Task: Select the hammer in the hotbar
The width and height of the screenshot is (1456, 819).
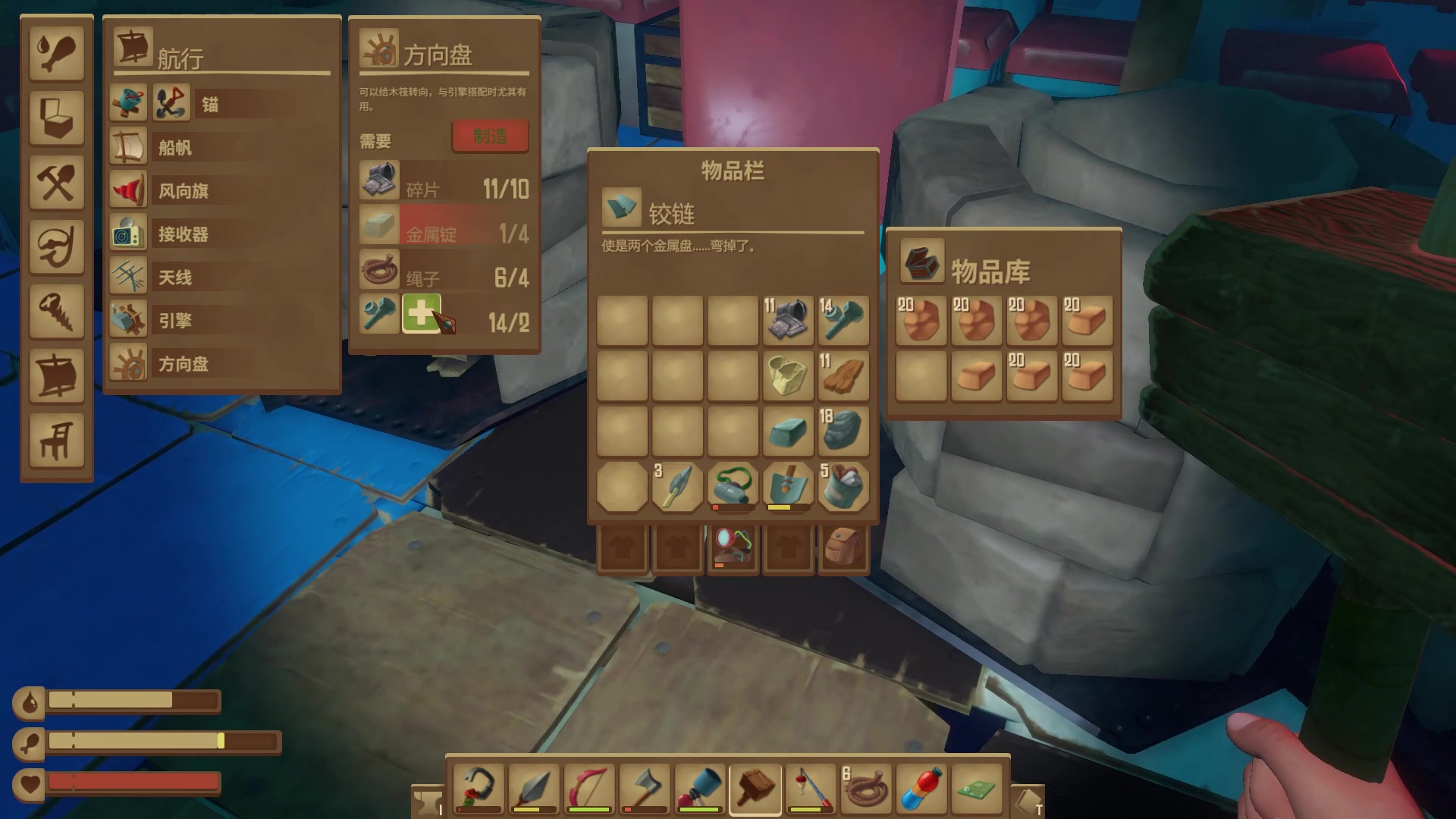Action: pyautogui.click(x=755, y=787)
